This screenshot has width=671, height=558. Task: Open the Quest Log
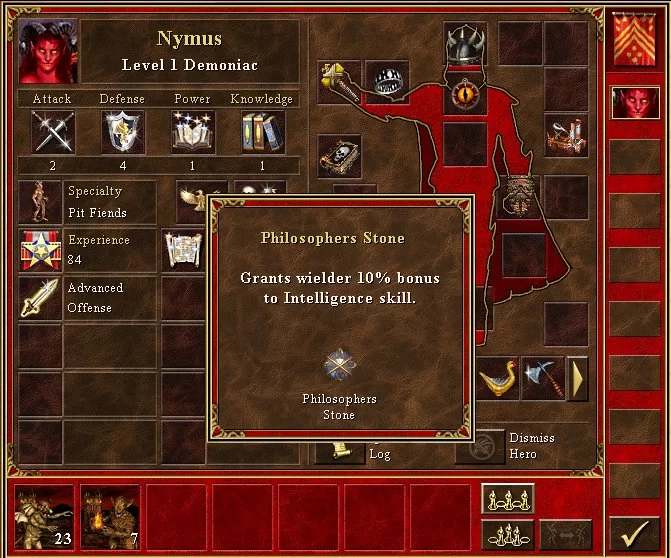point(339,452)
